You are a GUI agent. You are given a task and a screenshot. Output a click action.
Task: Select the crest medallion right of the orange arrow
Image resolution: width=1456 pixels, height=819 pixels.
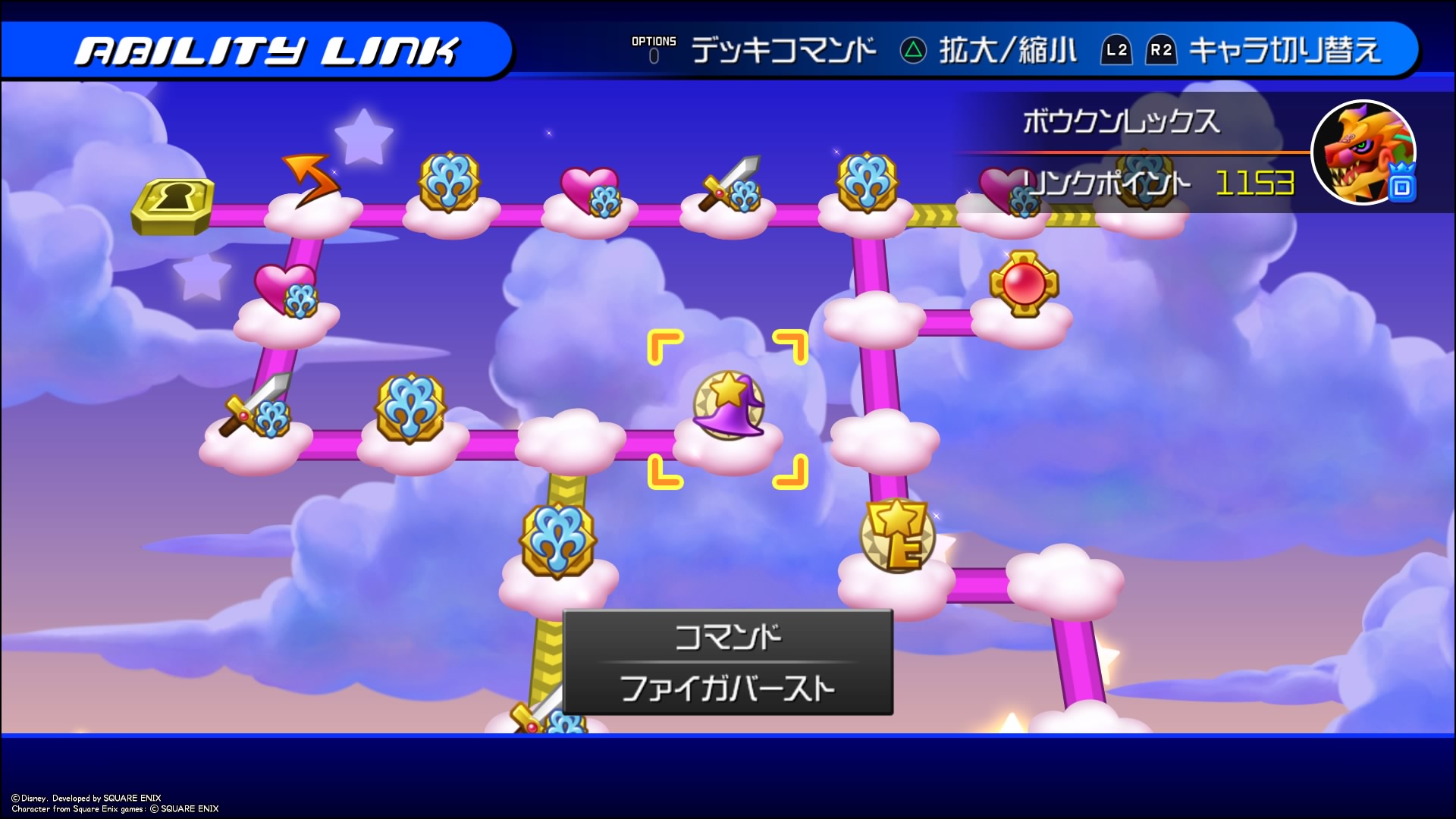[449, 182]
